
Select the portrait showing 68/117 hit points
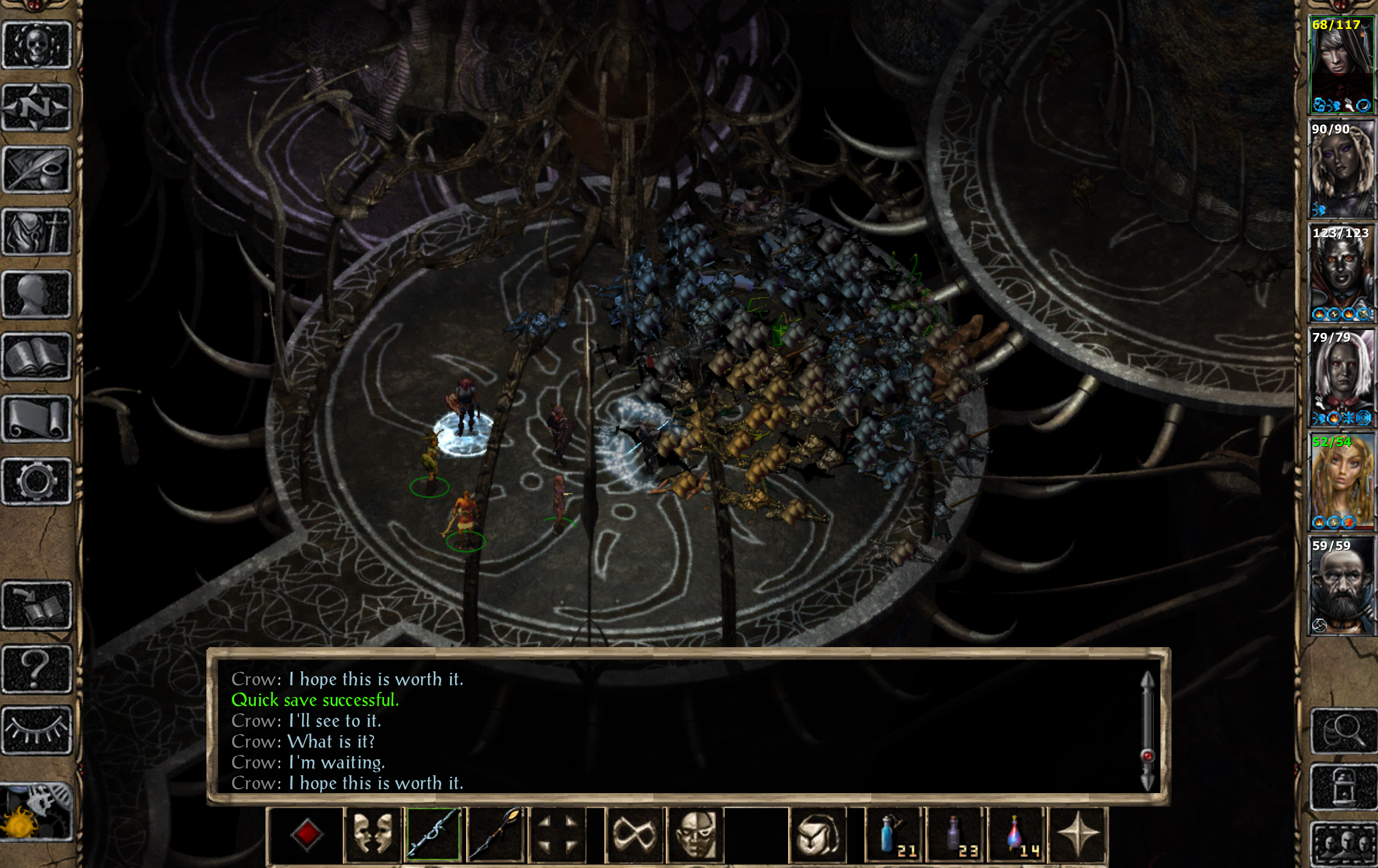(x=1341, y=65)
